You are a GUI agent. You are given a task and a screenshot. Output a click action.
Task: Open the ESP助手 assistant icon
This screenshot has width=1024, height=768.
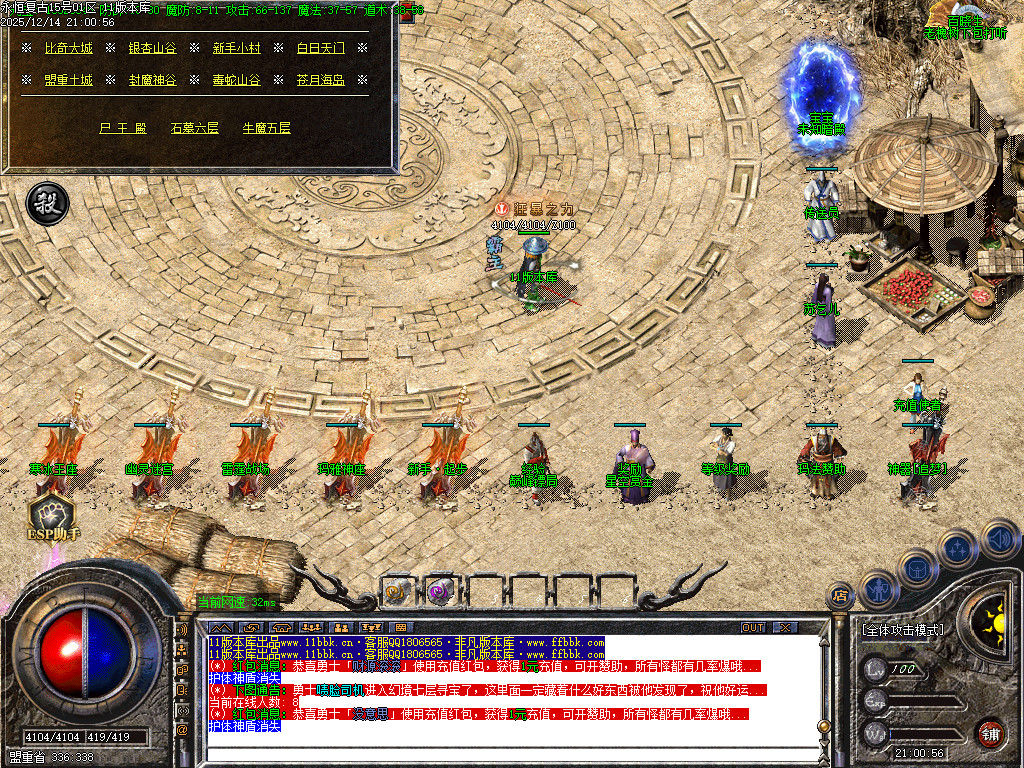[50, 515]
